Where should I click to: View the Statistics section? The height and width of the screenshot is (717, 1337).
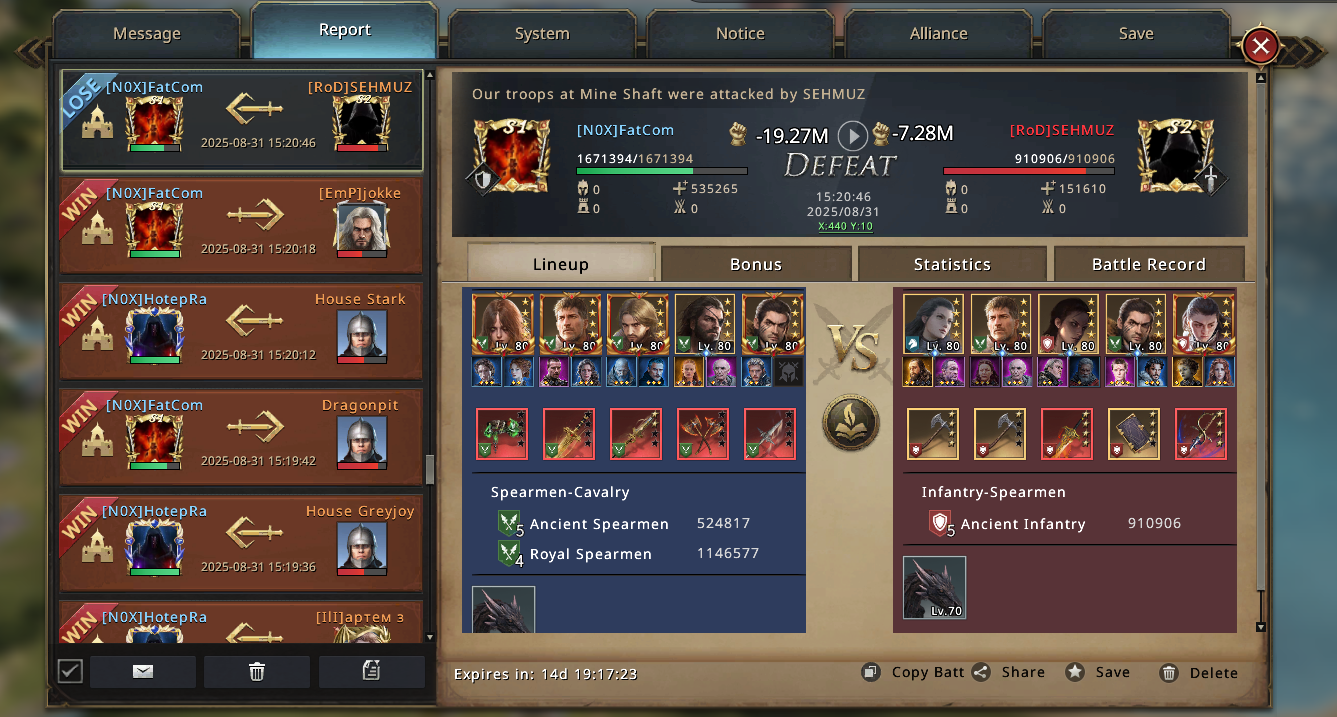(952, 264)
